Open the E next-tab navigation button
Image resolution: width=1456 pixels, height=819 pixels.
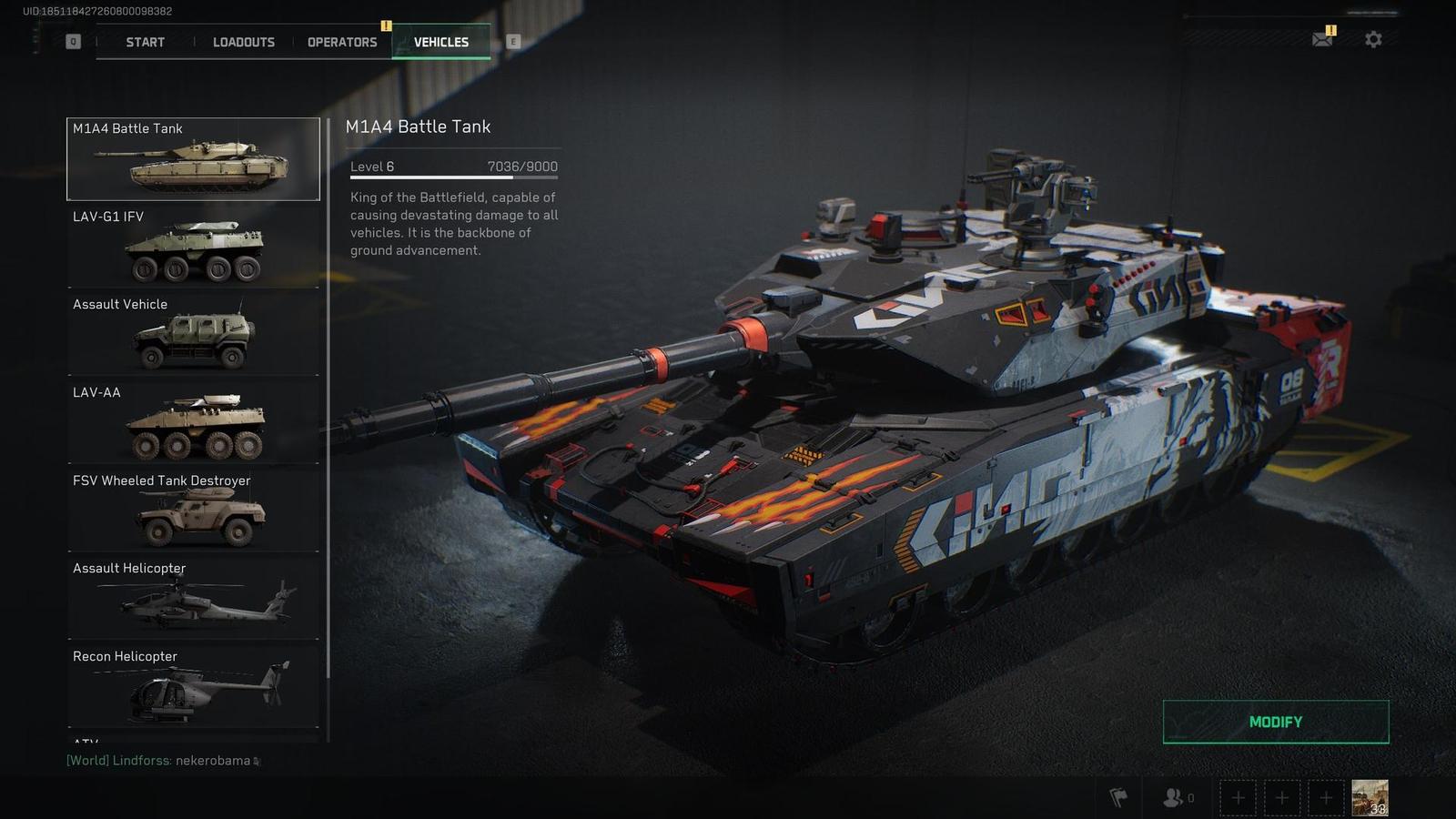[x=515, y=41]
